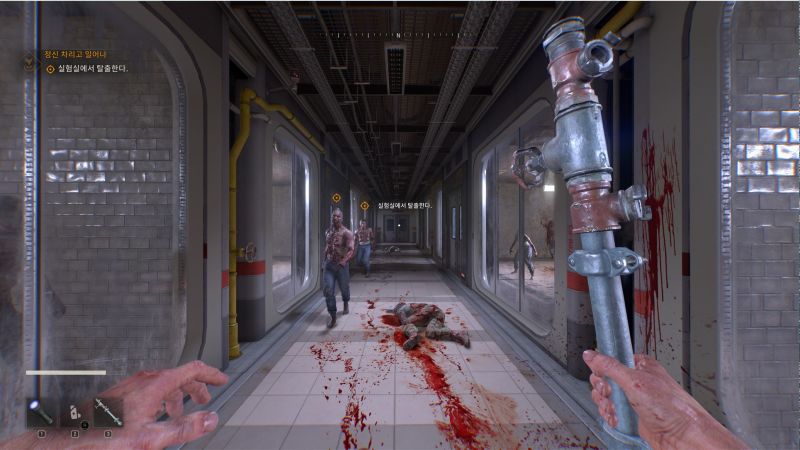The height and width of the screenshot is (450, 800).
Task: Select the medical item slot in the hotbar
Action: tap(74, 411)
